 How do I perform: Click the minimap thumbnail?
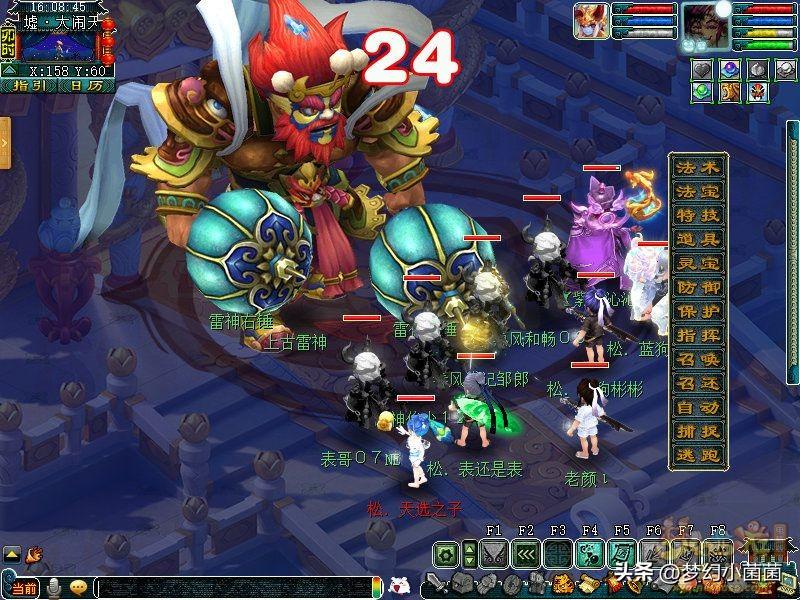[58, 46]
